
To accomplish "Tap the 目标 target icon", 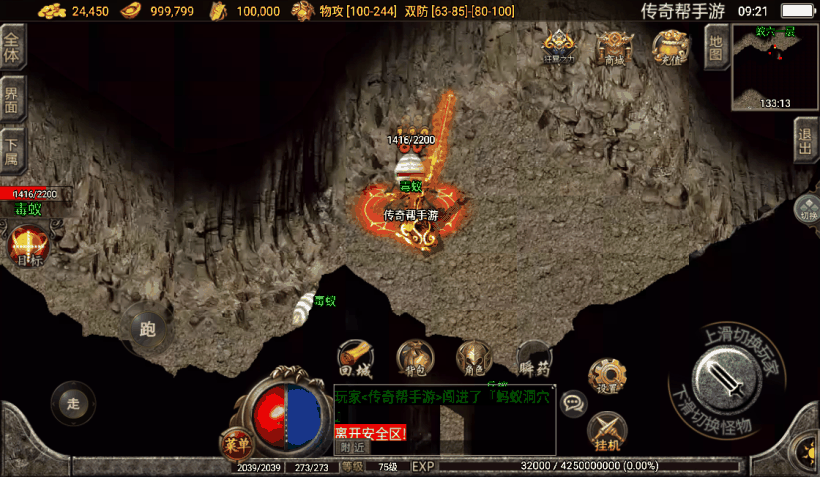I will [x=27, y=247].
